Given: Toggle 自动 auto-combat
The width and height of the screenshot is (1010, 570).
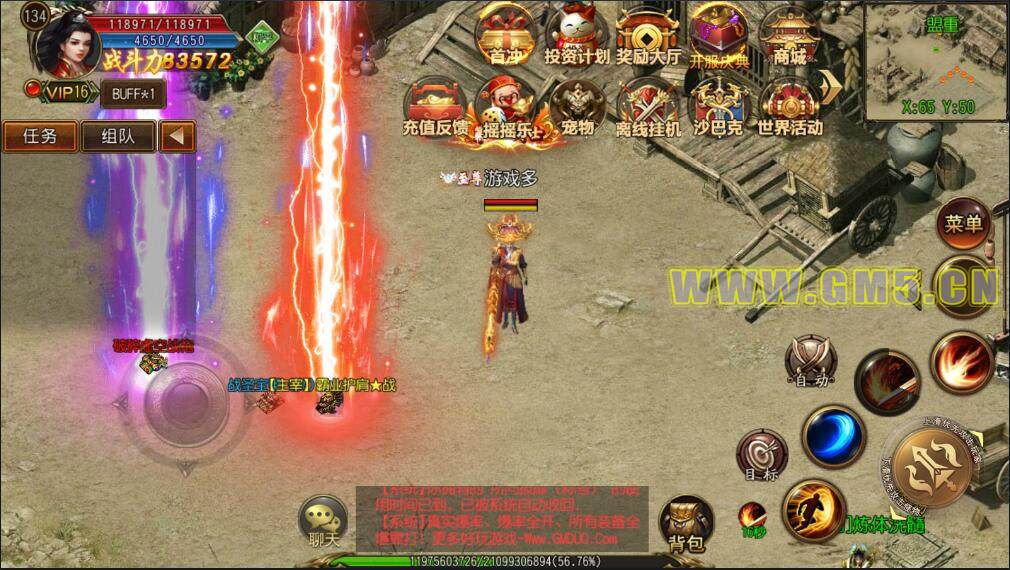Looking at the screenshot, I should (809, 360).
